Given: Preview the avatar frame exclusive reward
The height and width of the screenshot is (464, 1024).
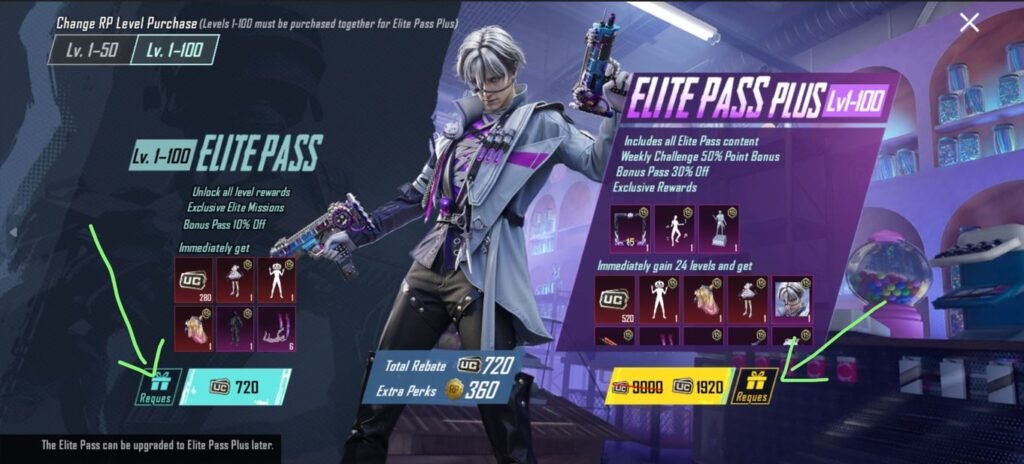Looking at the screenshot, I should click(x=631, y=227).
